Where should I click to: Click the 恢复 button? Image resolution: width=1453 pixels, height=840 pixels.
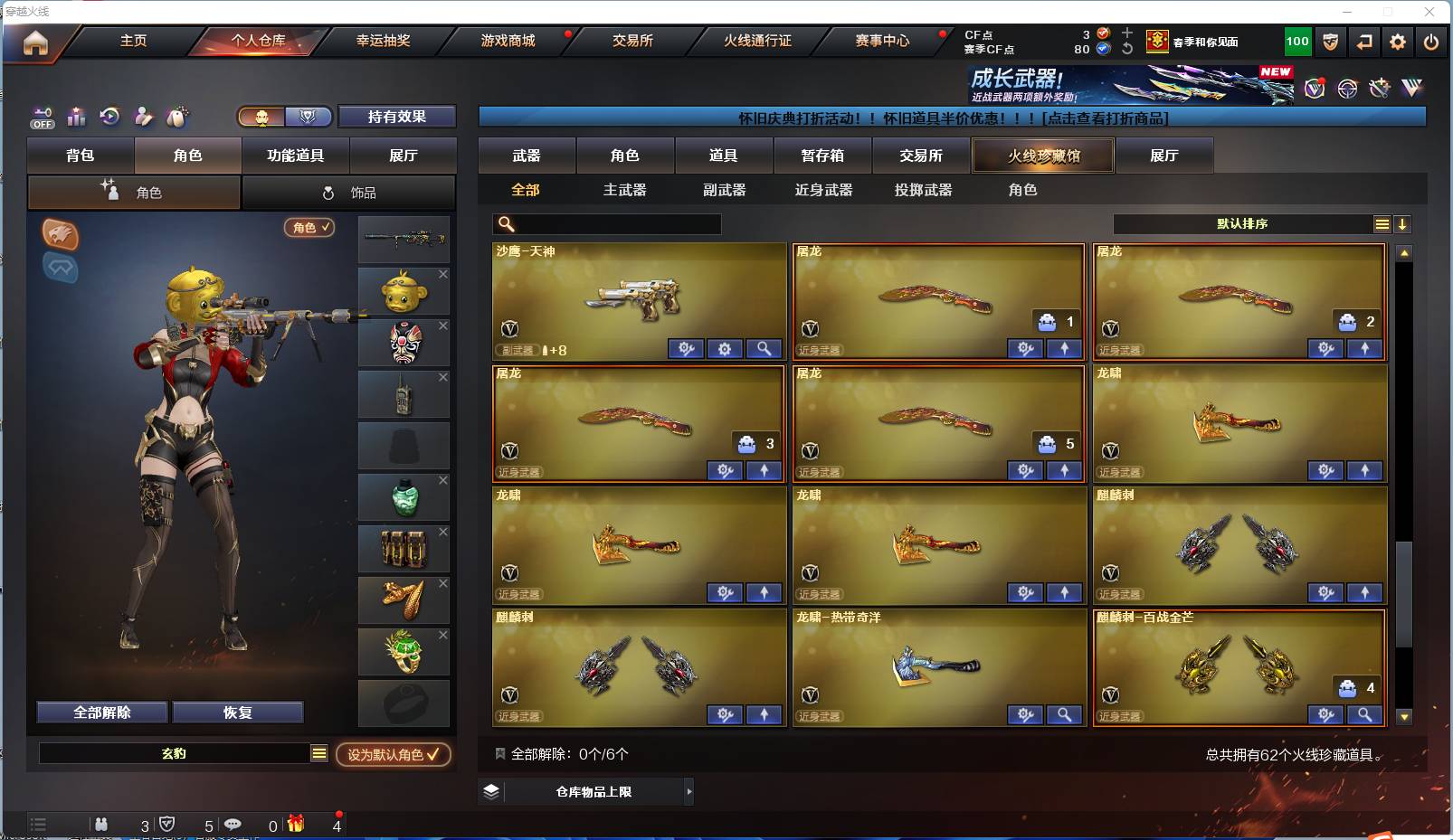[238, 713]
